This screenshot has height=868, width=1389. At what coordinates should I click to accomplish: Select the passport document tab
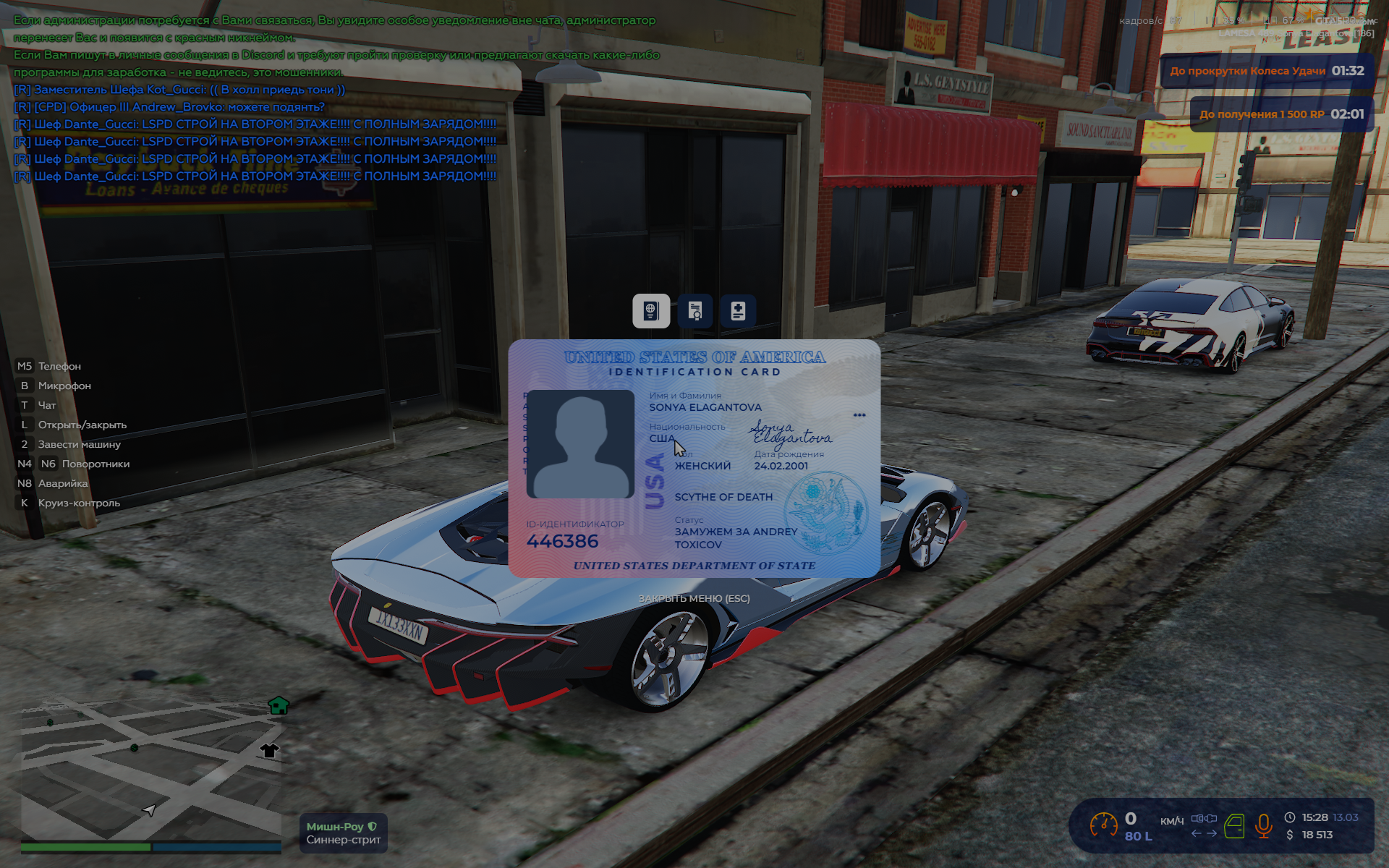pos(651,311)
